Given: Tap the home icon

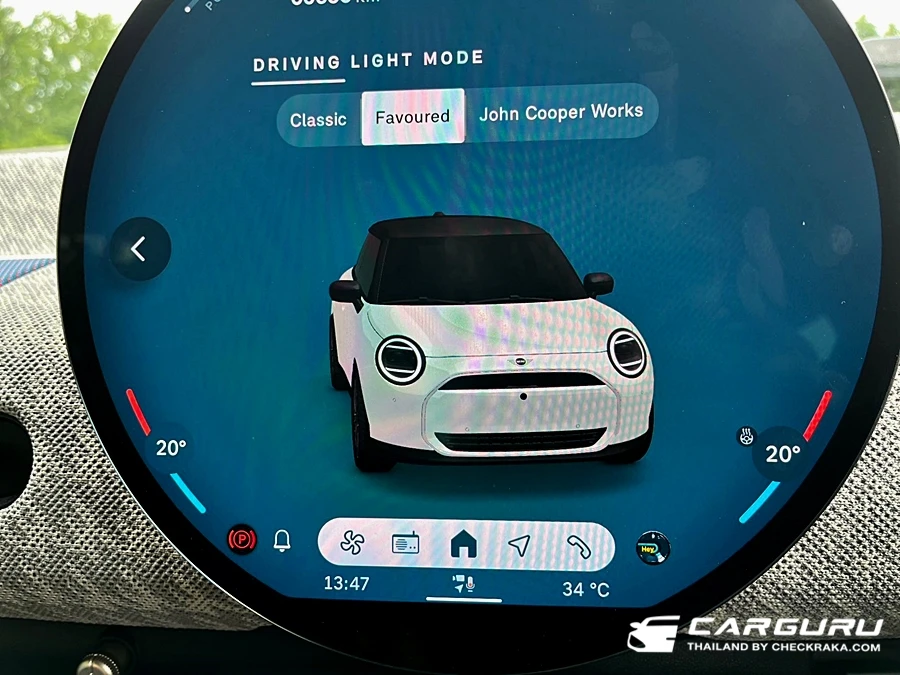Looking at the screenshot, I should point(463,544).
